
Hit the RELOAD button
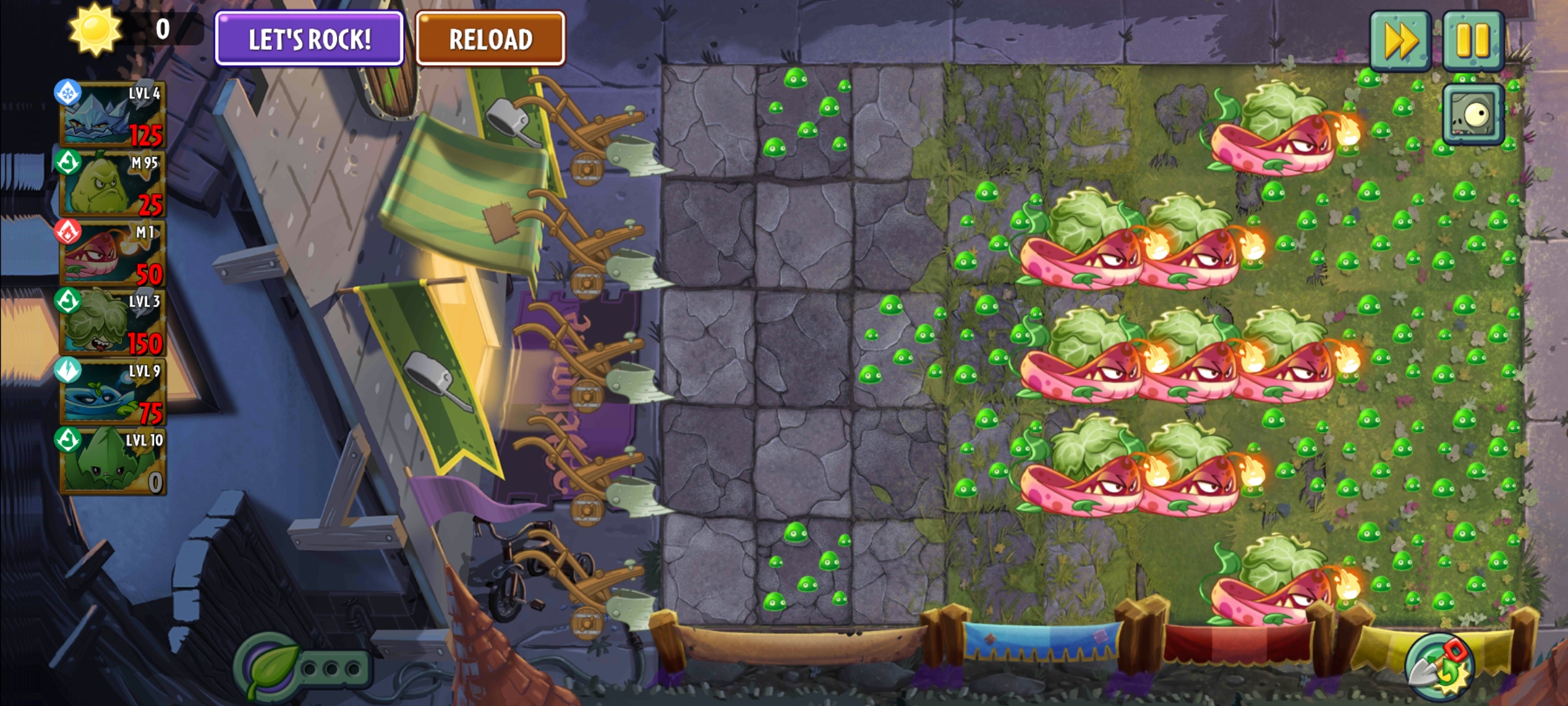coord(490,39)
